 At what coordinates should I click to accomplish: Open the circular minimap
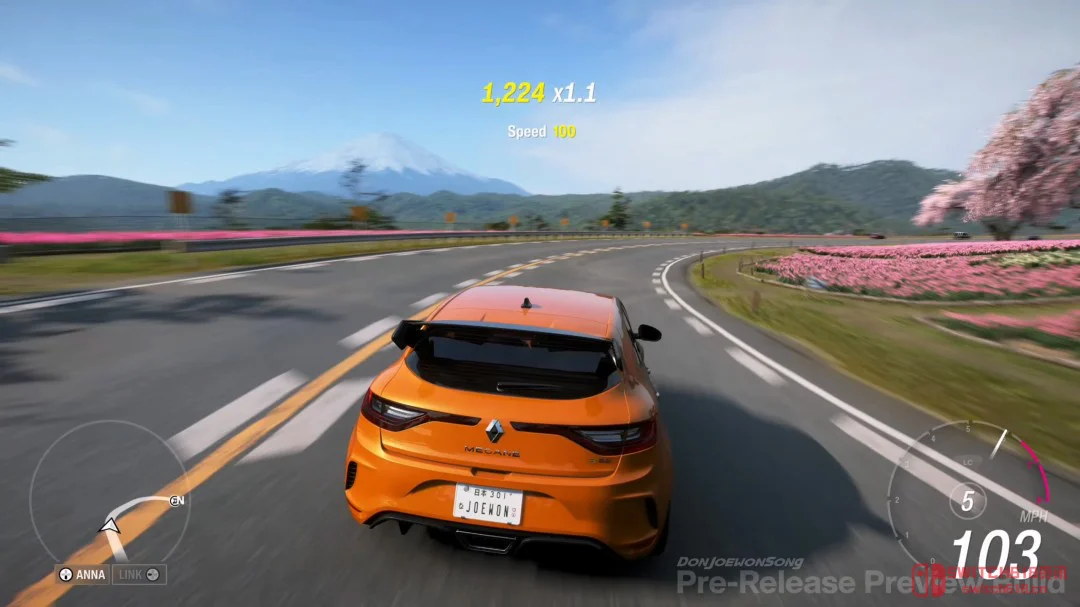(110, 492)
